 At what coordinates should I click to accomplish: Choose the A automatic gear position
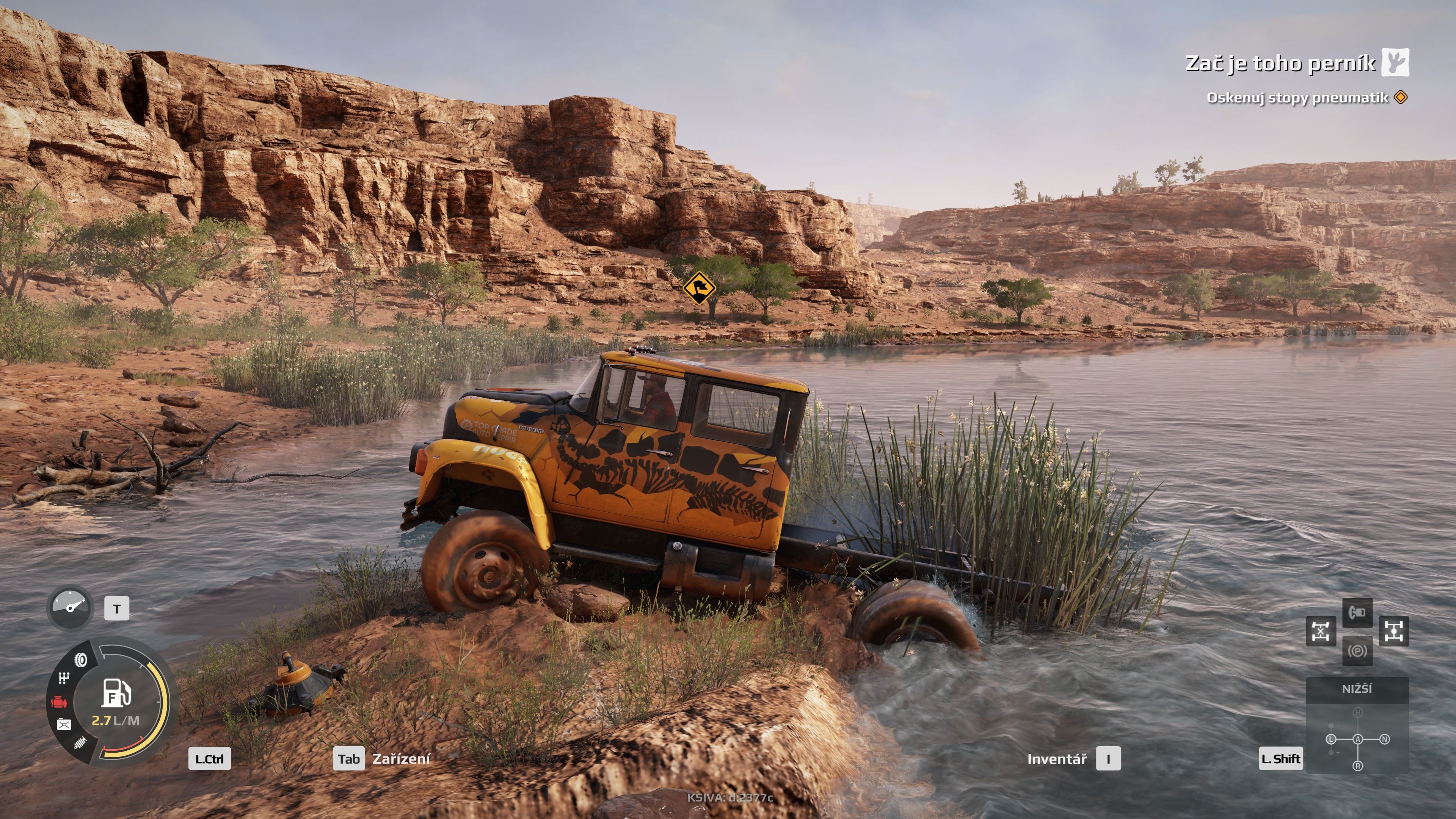click(x=1358, y=739)
